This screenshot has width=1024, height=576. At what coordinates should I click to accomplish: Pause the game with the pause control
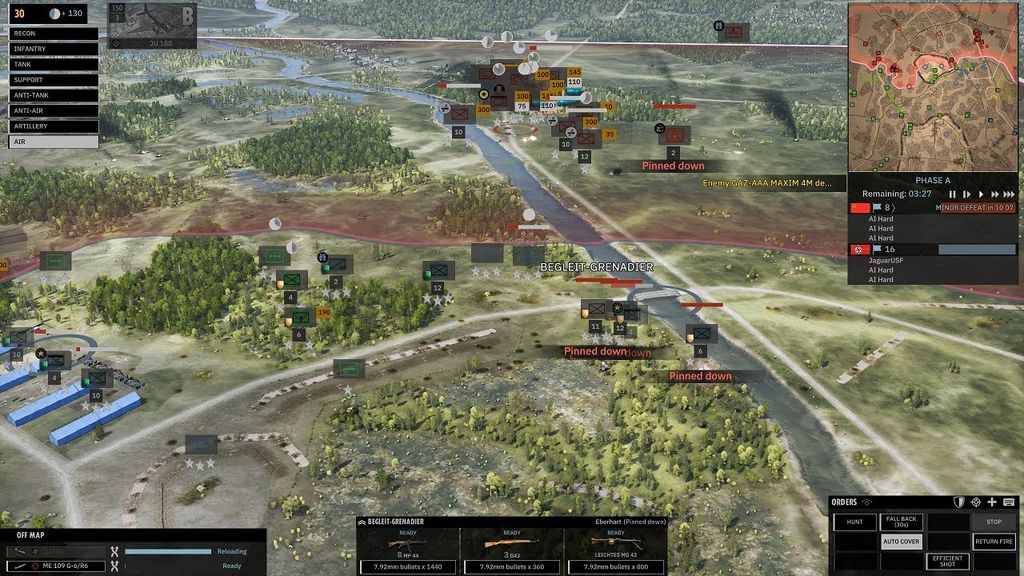click(952, 194)
